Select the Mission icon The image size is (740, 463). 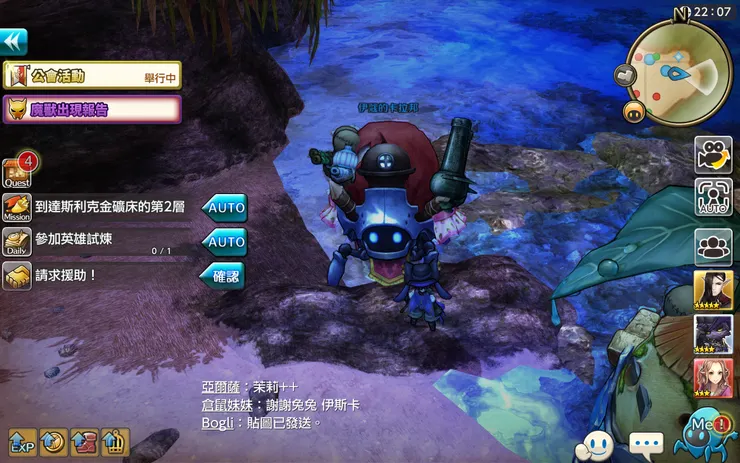point(17,209)
